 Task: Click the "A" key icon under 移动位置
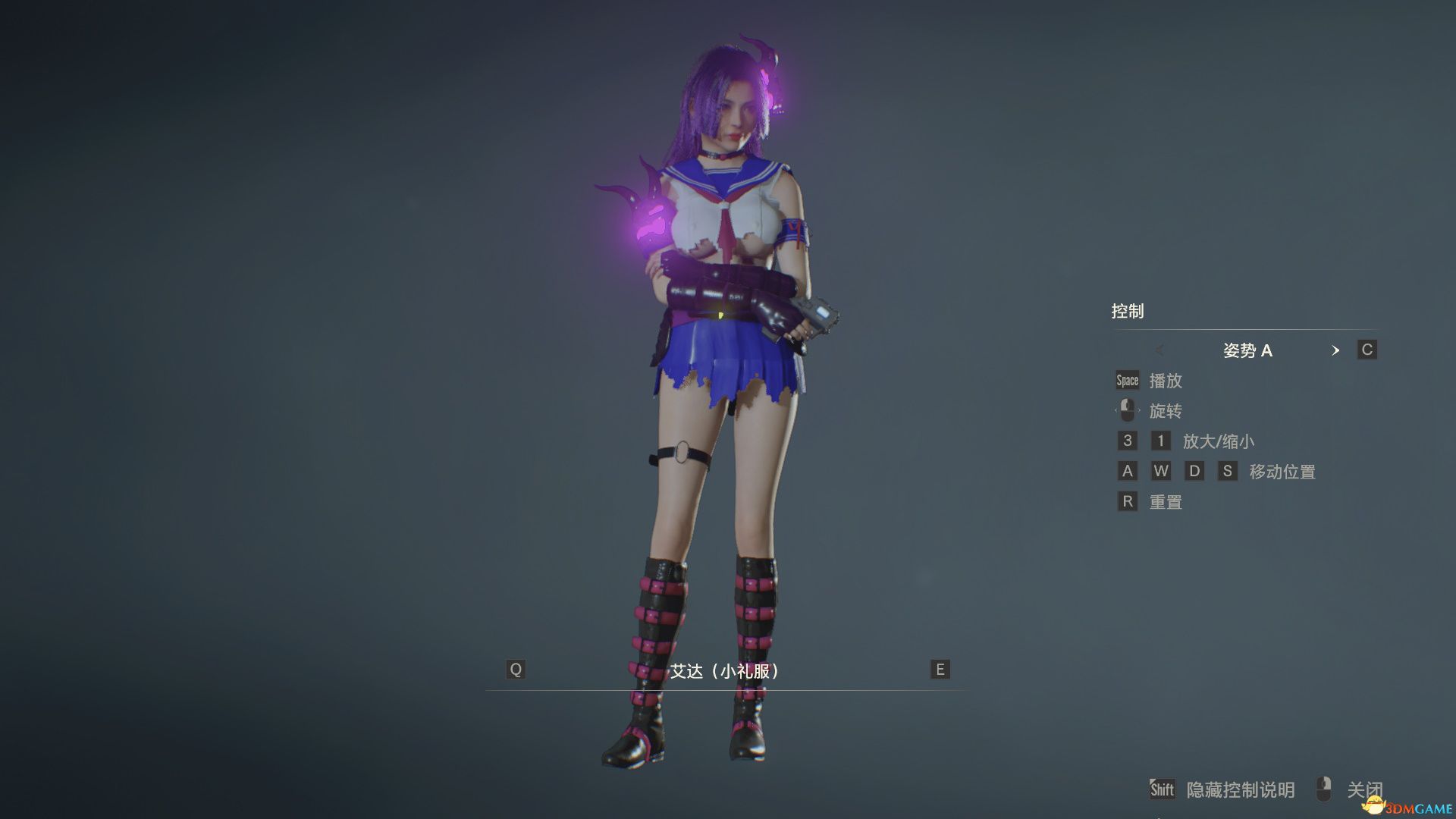click(1128, 471)
